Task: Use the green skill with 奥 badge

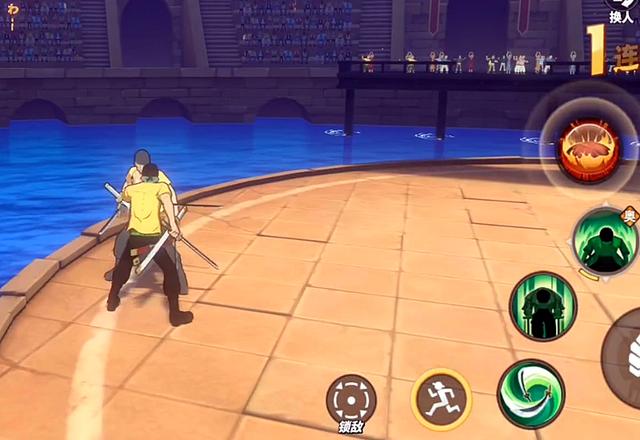Action: pos(604,240)
